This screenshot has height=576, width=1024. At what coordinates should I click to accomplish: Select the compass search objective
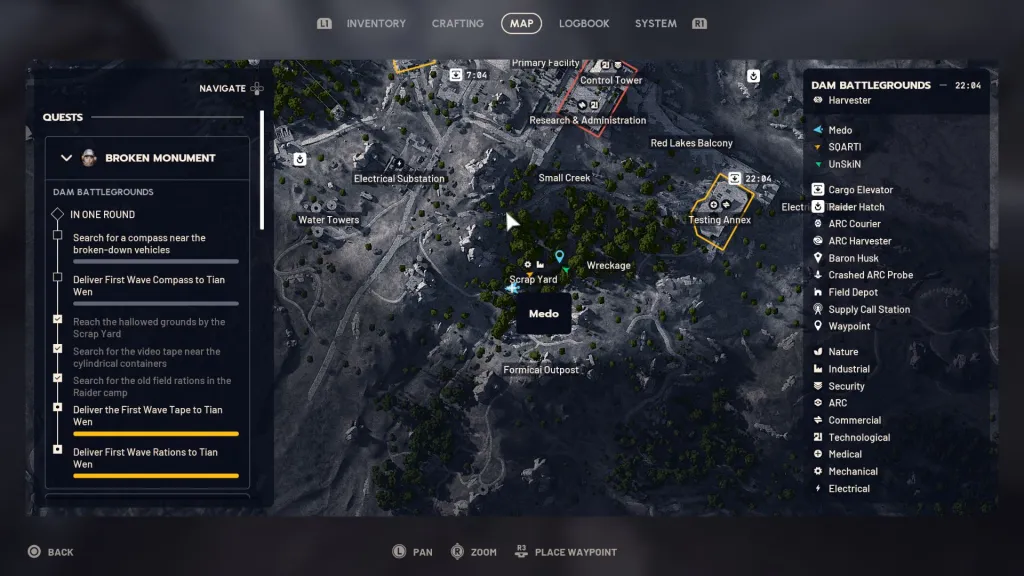139,244
